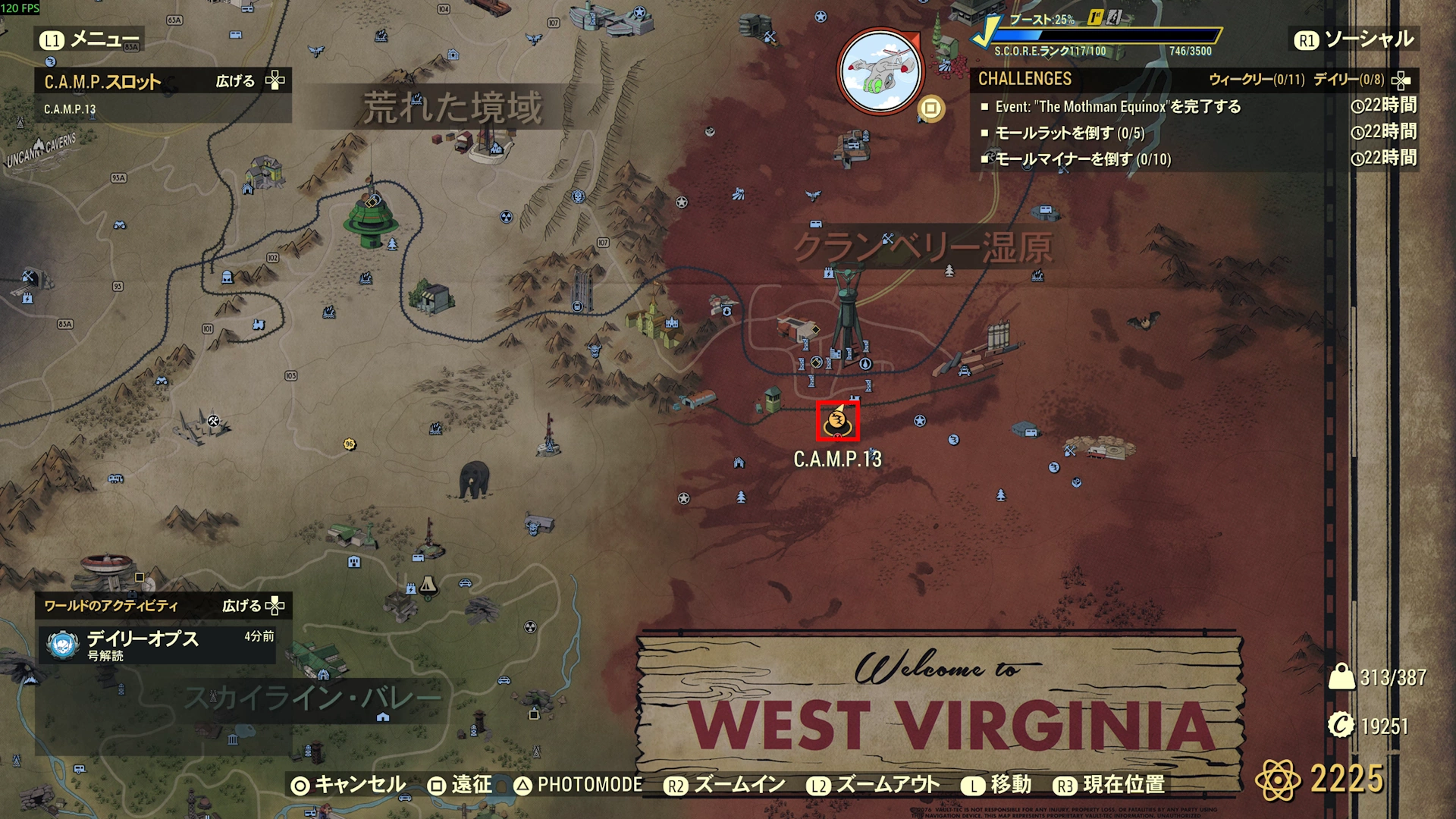
Task: Select the Mole Miner kill challenge
Action: (1082, 159)
